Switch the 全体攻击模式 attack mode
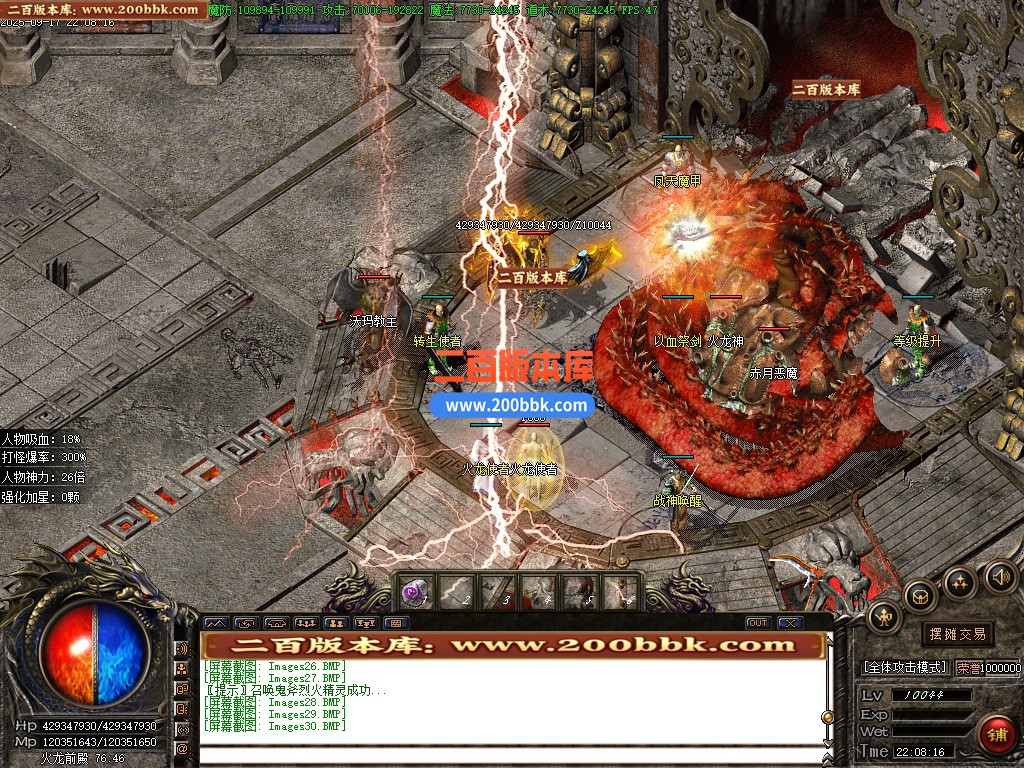 pyautogui.click(x=904, y=667)
